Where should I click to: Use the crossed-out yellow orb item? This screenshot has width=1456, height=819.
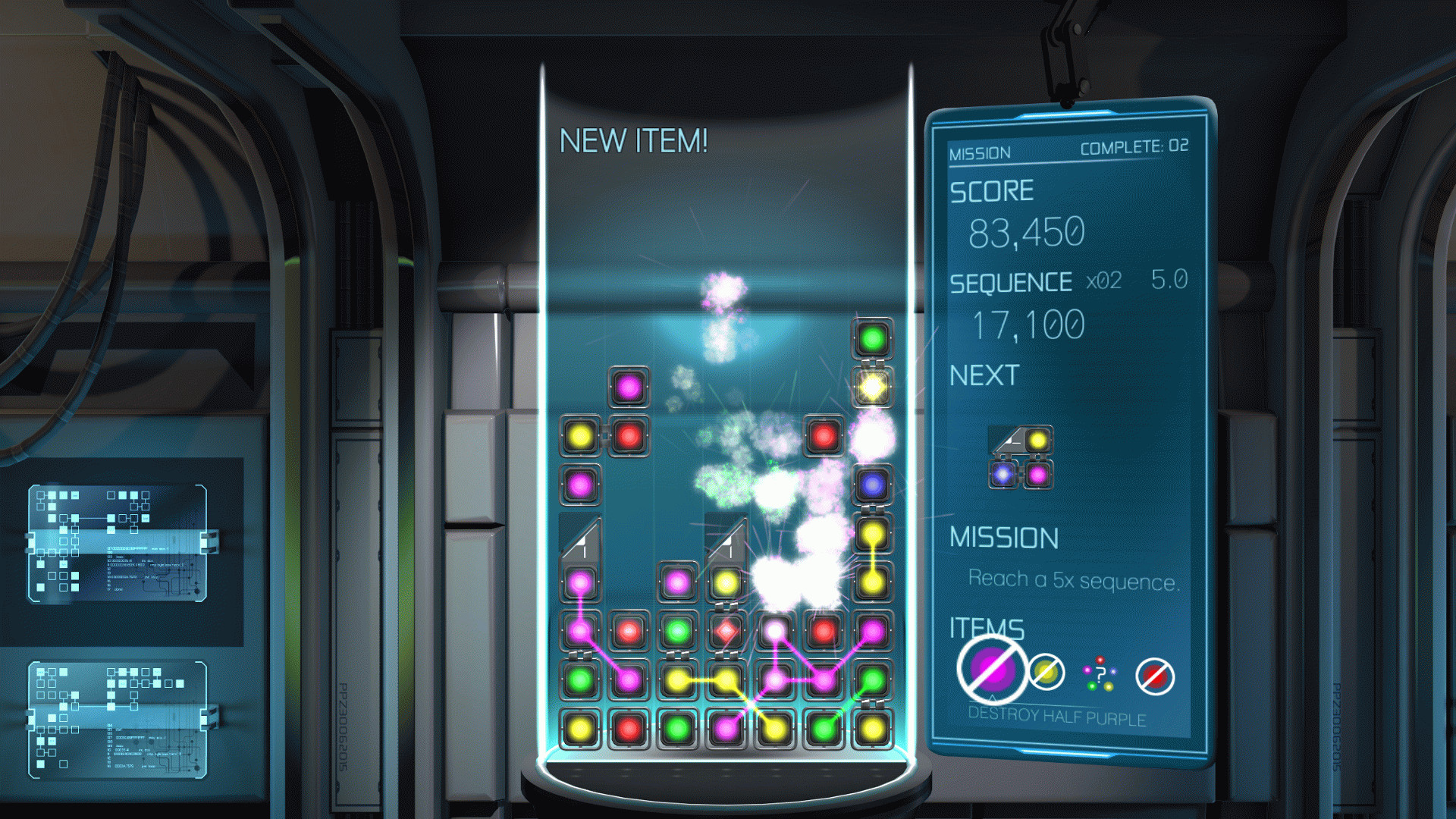click(1046, 672)
